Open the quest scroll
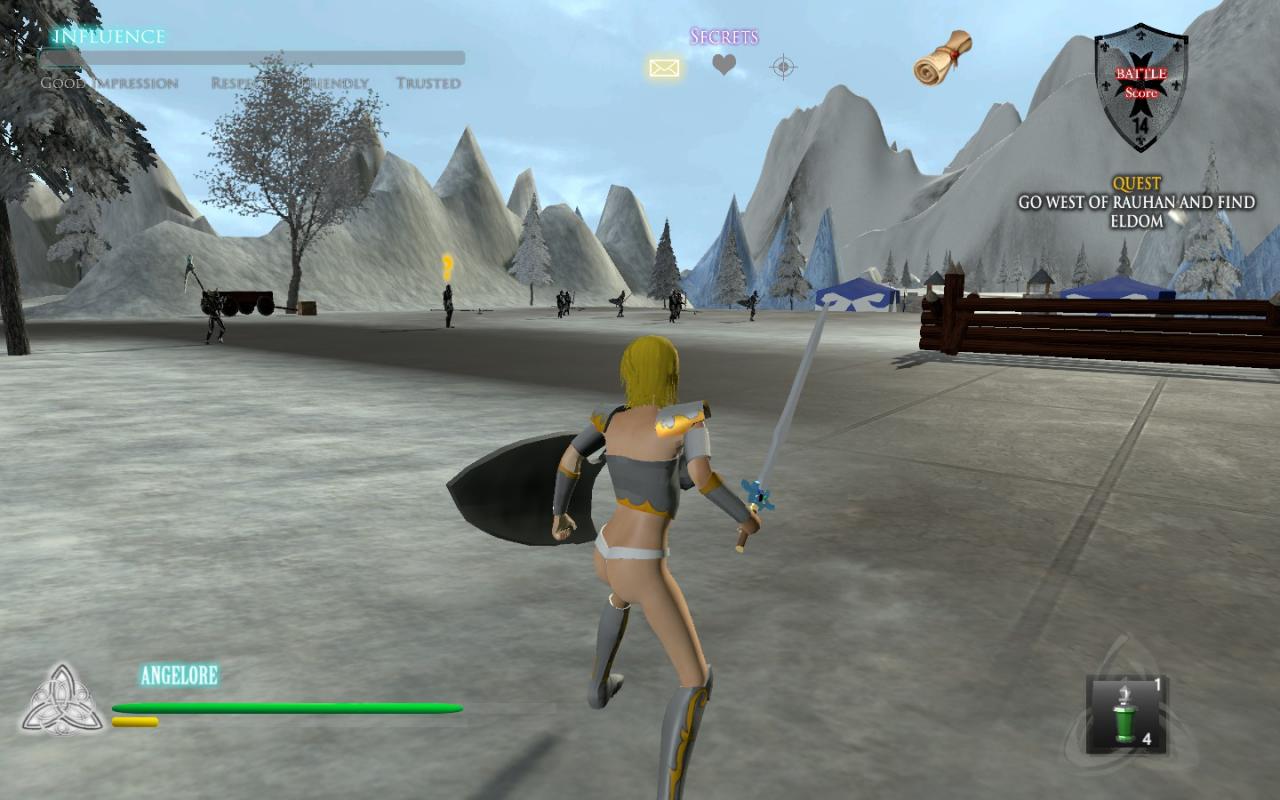Image resolution: width=1280 pixels, height=800 pixels. pyautogui.click(x=942, y=56)
